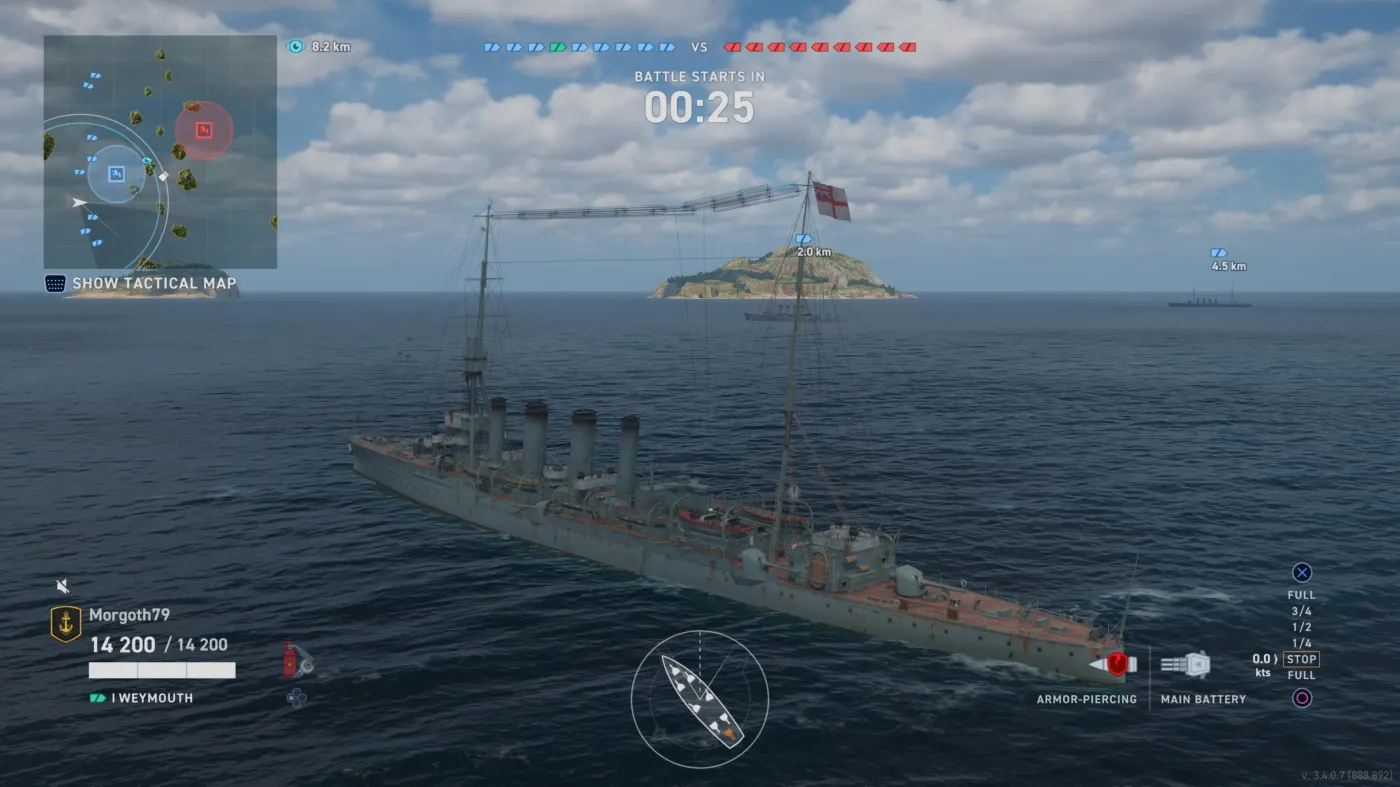
Task: Select the Armor-Piercing shell icon
Action: click(x=1119, y=662)
